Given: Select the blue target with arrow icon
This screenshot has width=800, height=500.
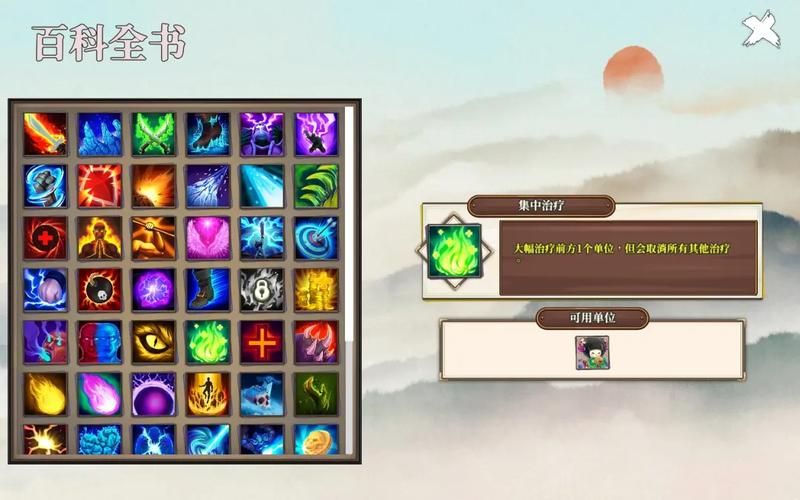Looking at the screenshot, I should [316, 238].
